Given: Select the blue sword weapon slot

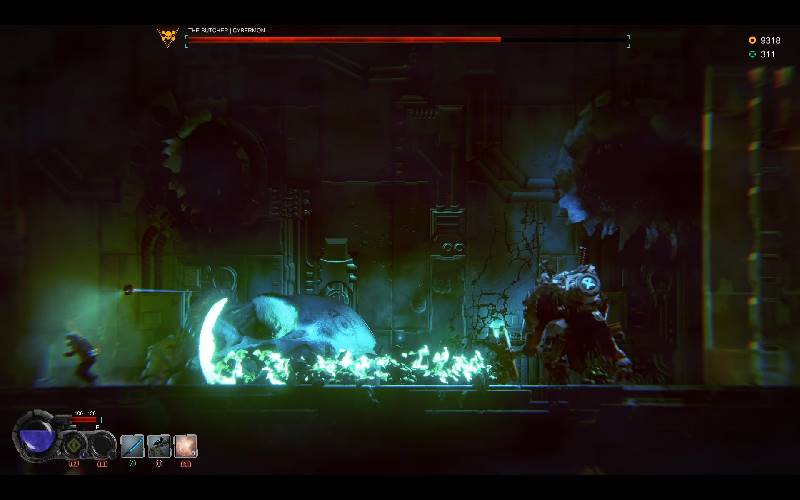Looking at the screenshot, I should pyautogui.click(x=132, y=446).
